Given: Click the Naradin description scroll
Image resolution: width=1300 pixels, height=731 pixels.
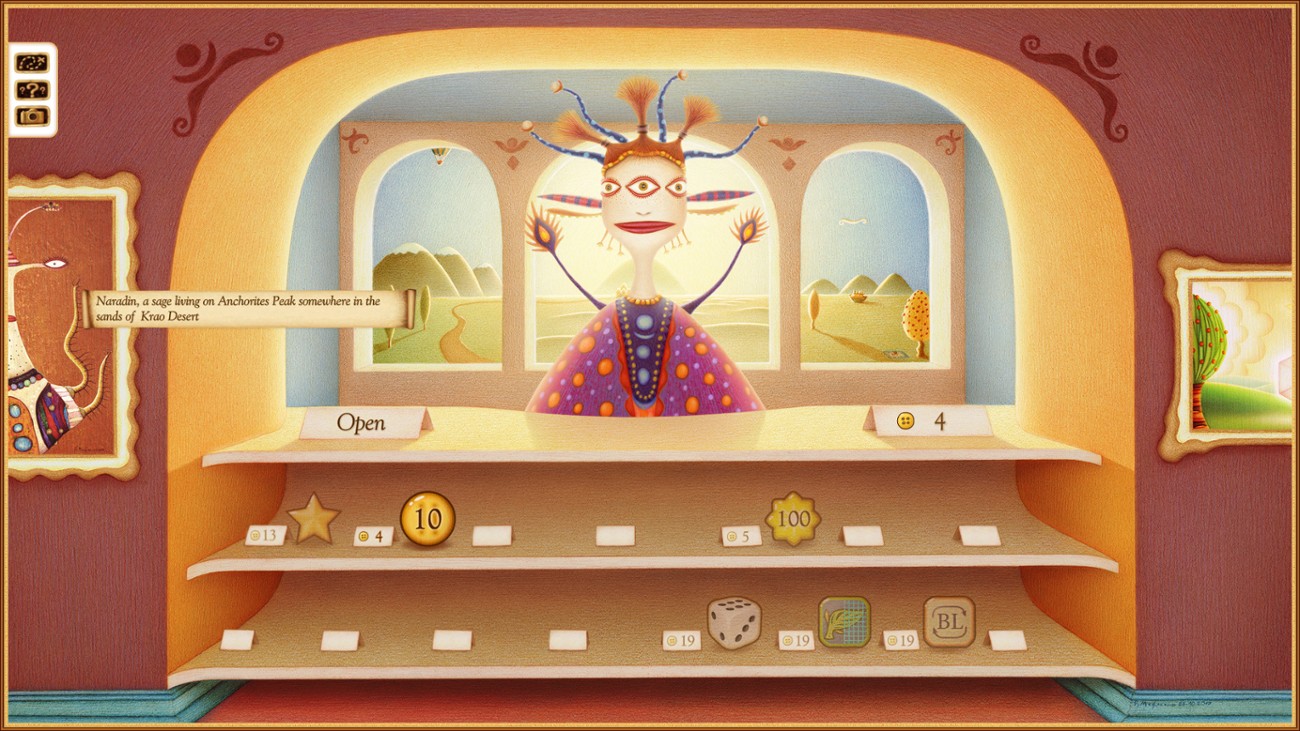Looking at the screenshot, I should click(x=240, y=308).
